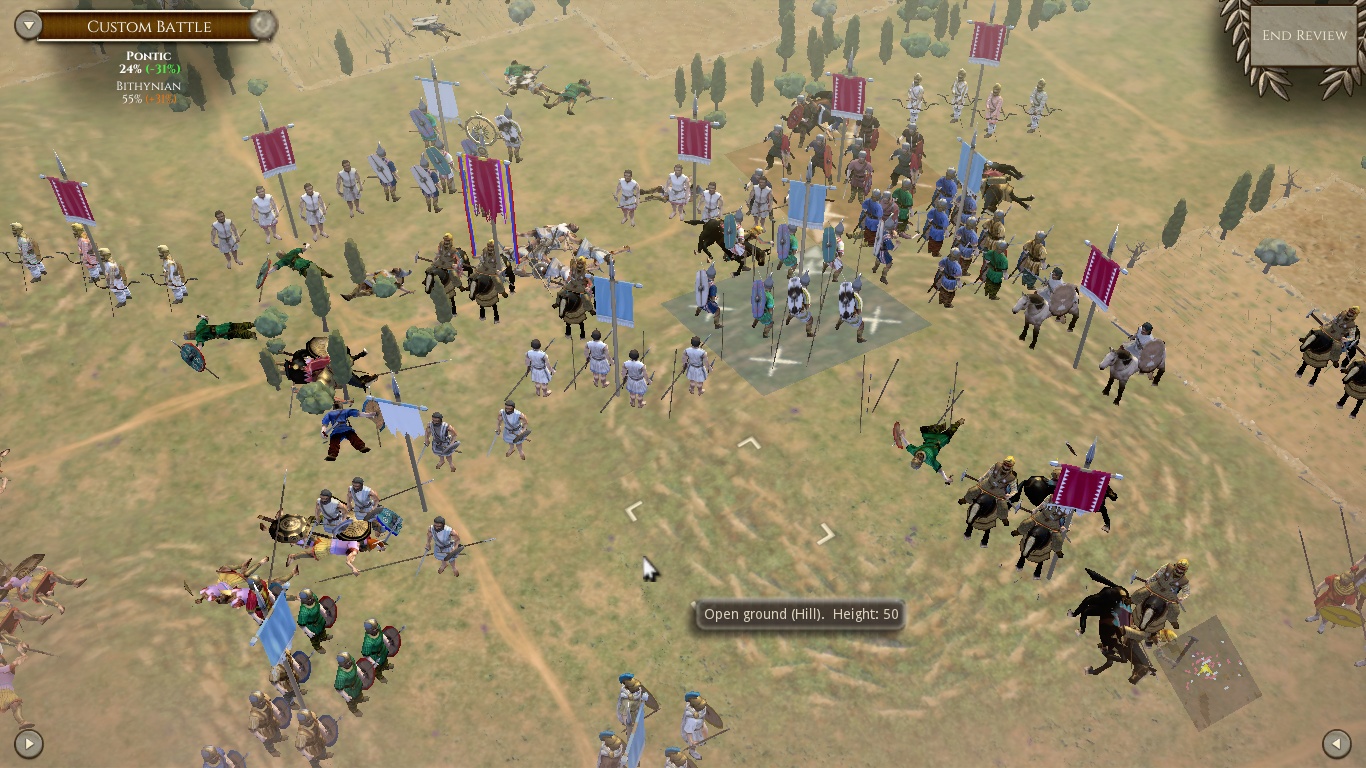Click the right-pointing chevron on the battlefield

[x=825, y=534]
